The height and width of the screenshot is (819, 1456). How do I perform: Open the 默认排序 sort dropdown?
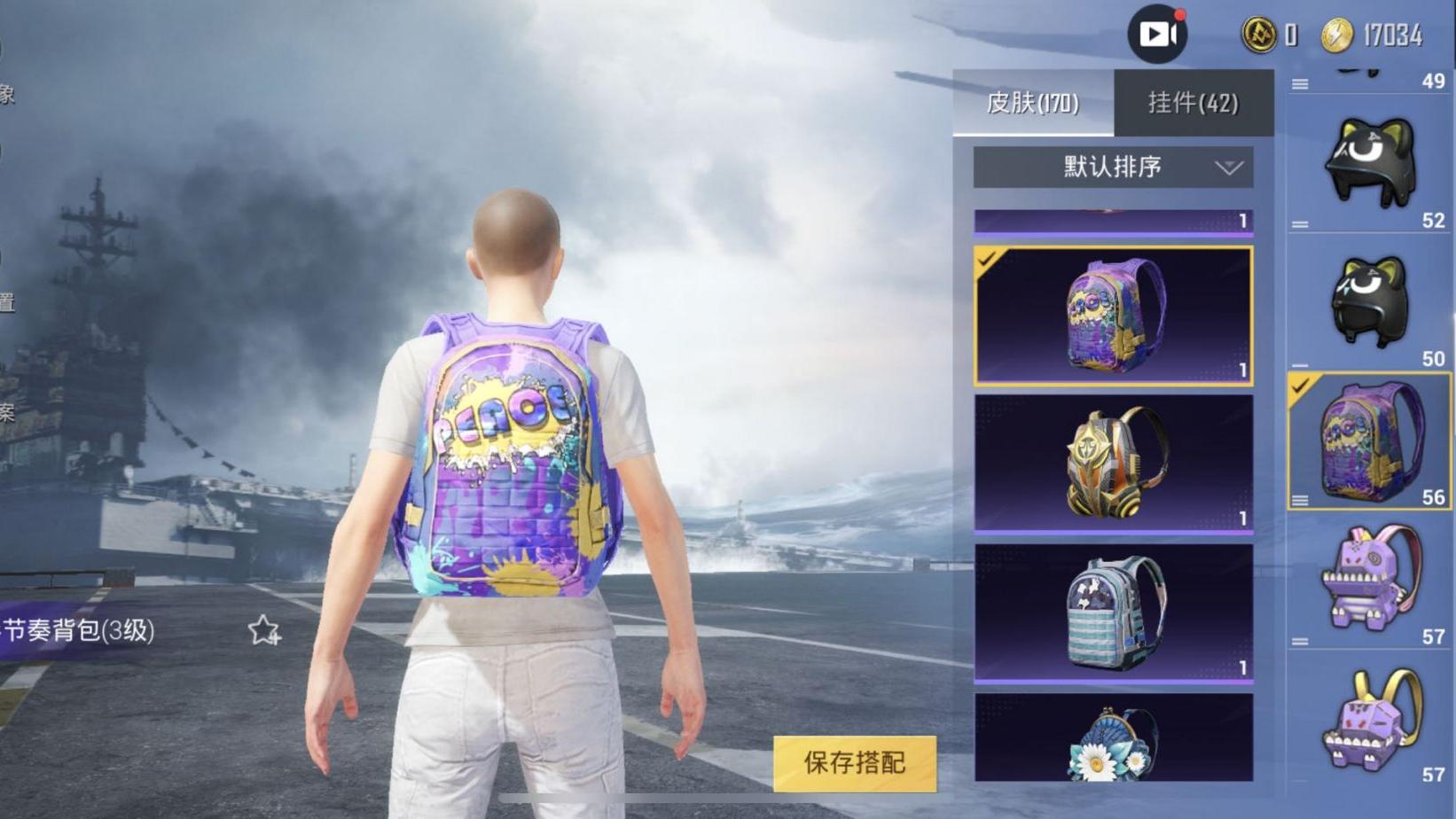coord(1111,167)
